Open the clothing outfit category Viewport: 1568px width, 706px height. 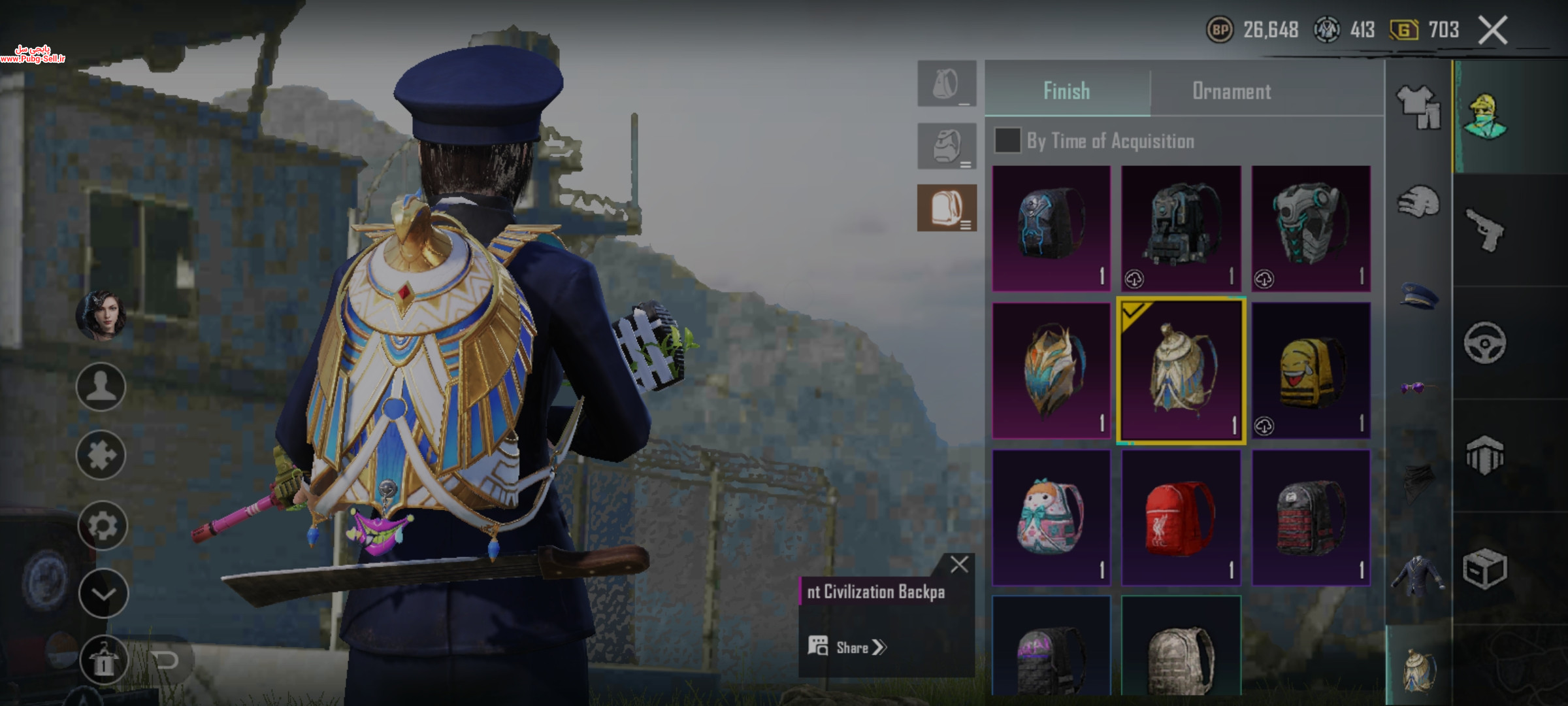click(1418, 107)
